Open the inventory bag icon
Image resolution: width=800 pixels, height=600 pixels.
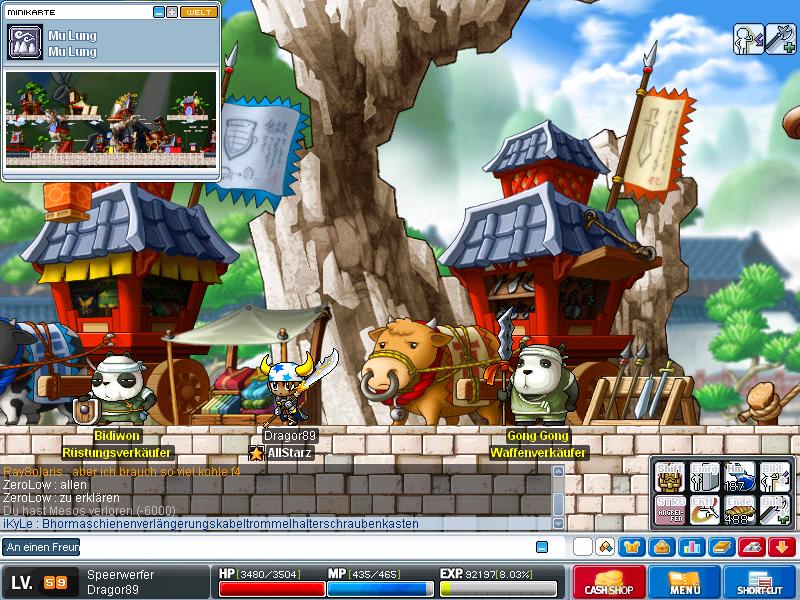click(x=660, y=547)
